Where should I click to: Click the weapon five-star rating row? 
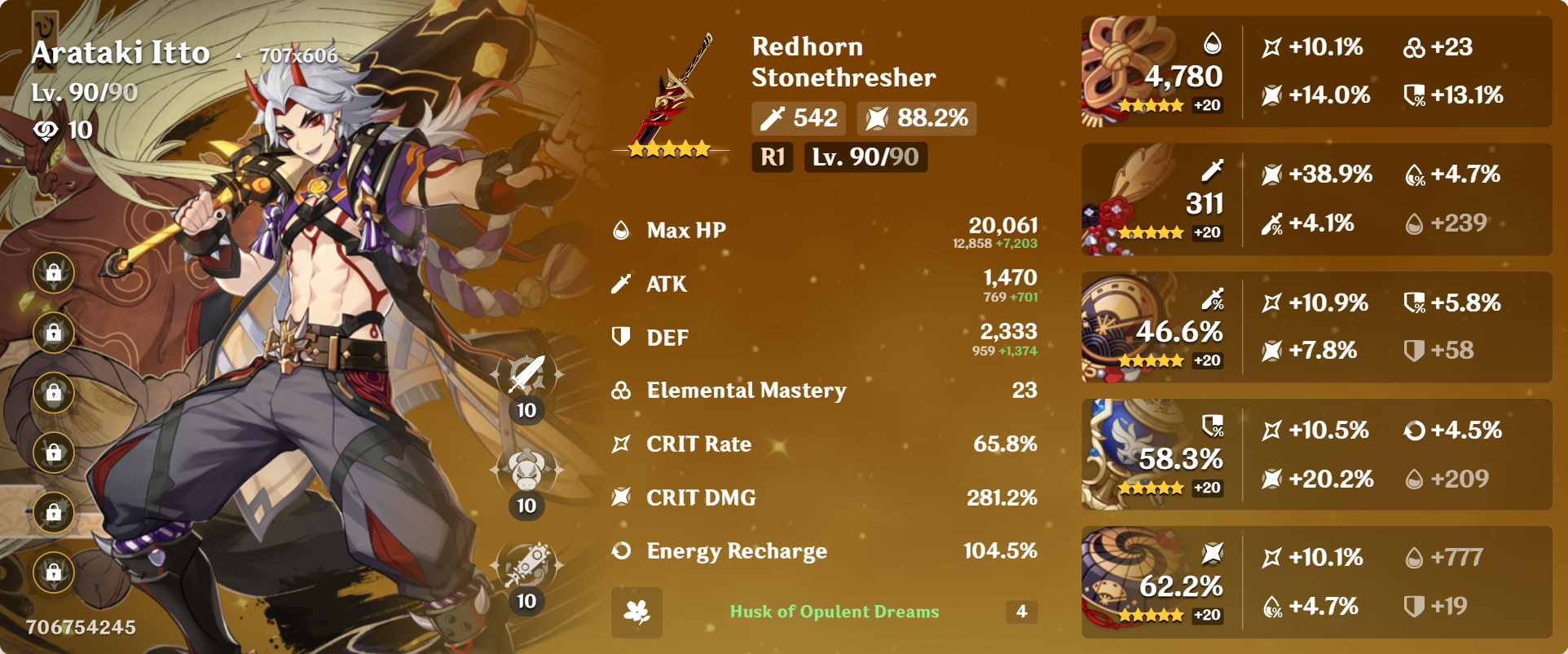670,148
